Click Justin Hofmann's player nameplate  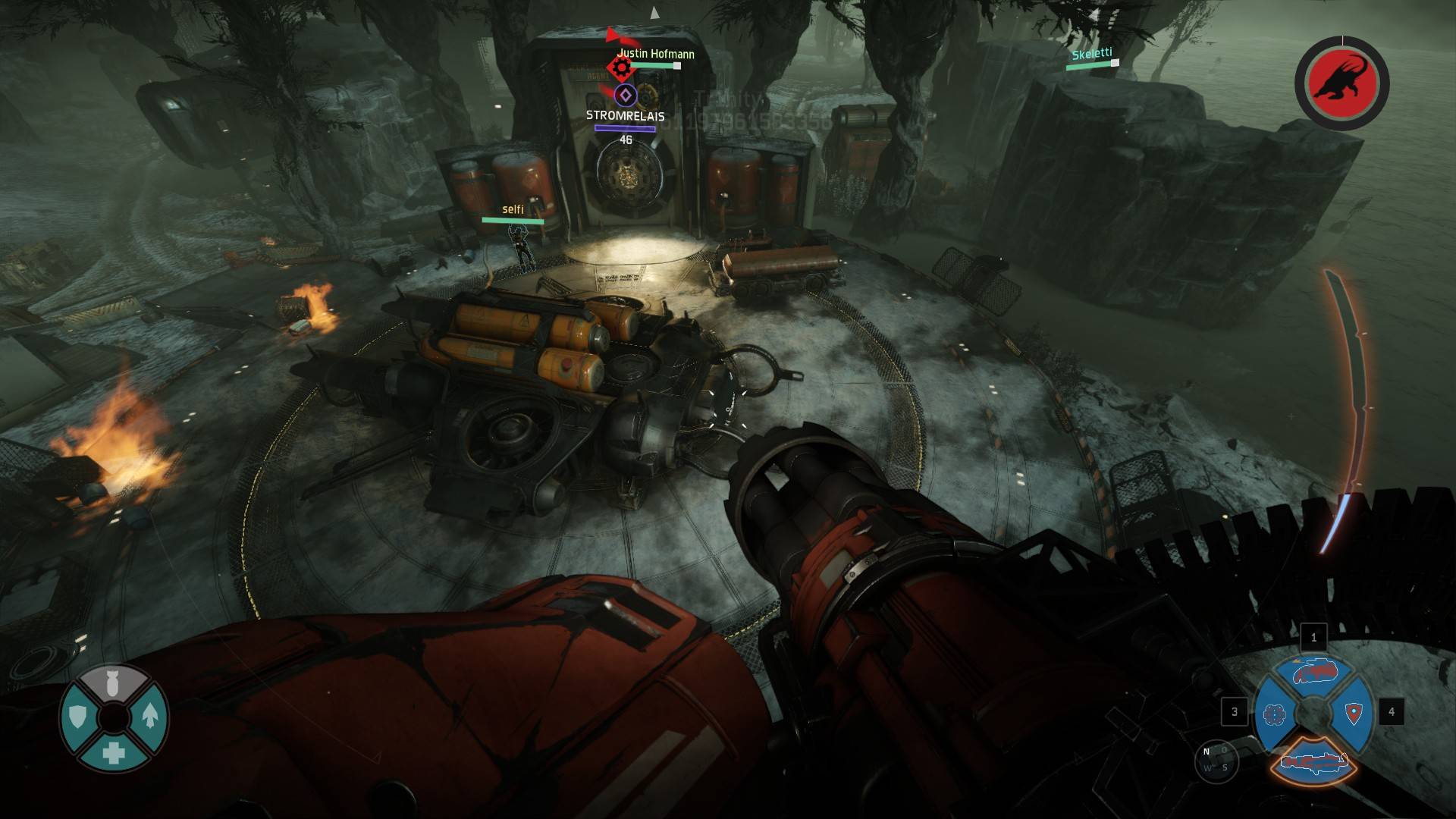point(655,54)
